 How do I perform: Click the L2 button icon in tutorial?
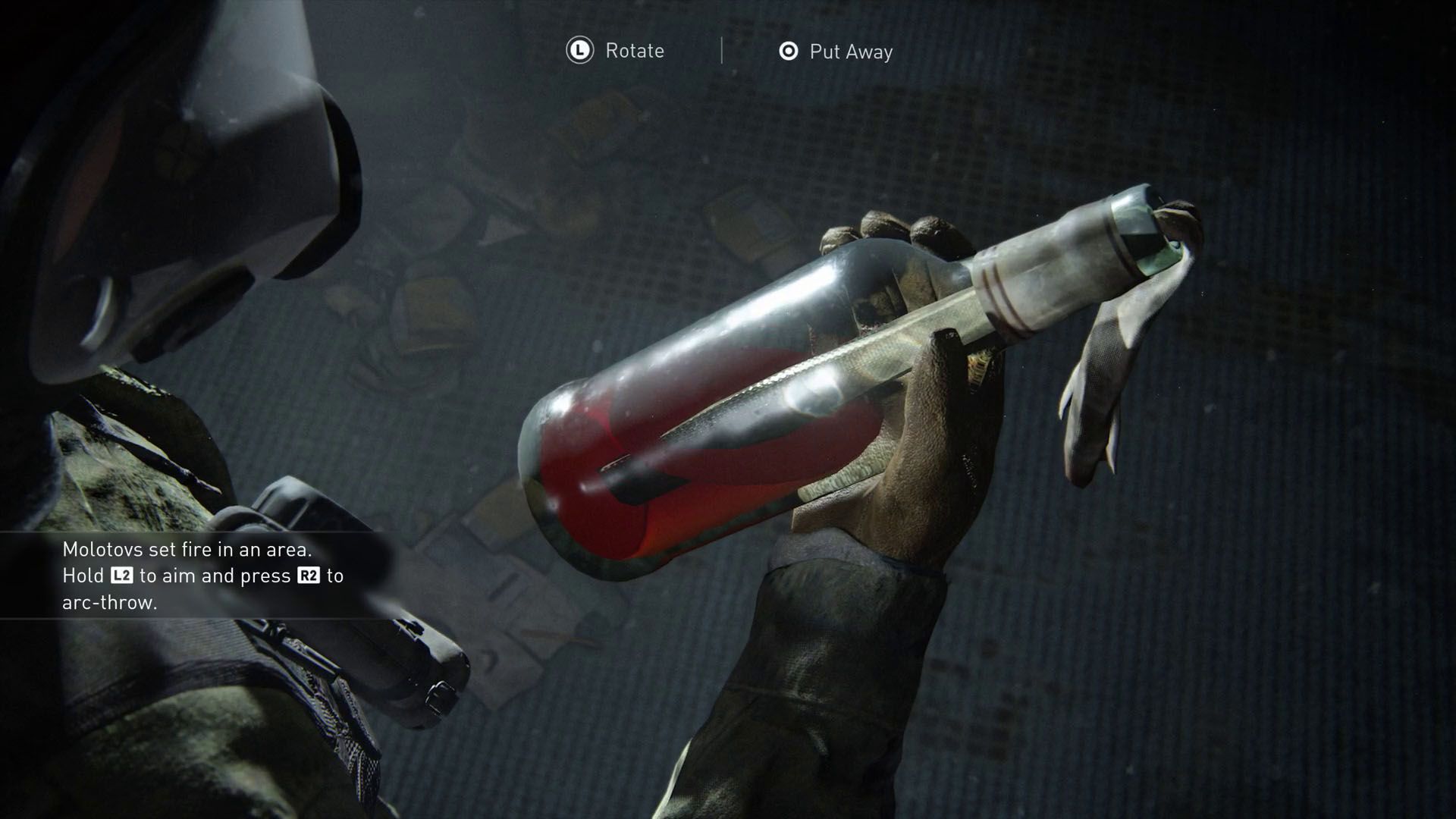[x=121, y=576]
